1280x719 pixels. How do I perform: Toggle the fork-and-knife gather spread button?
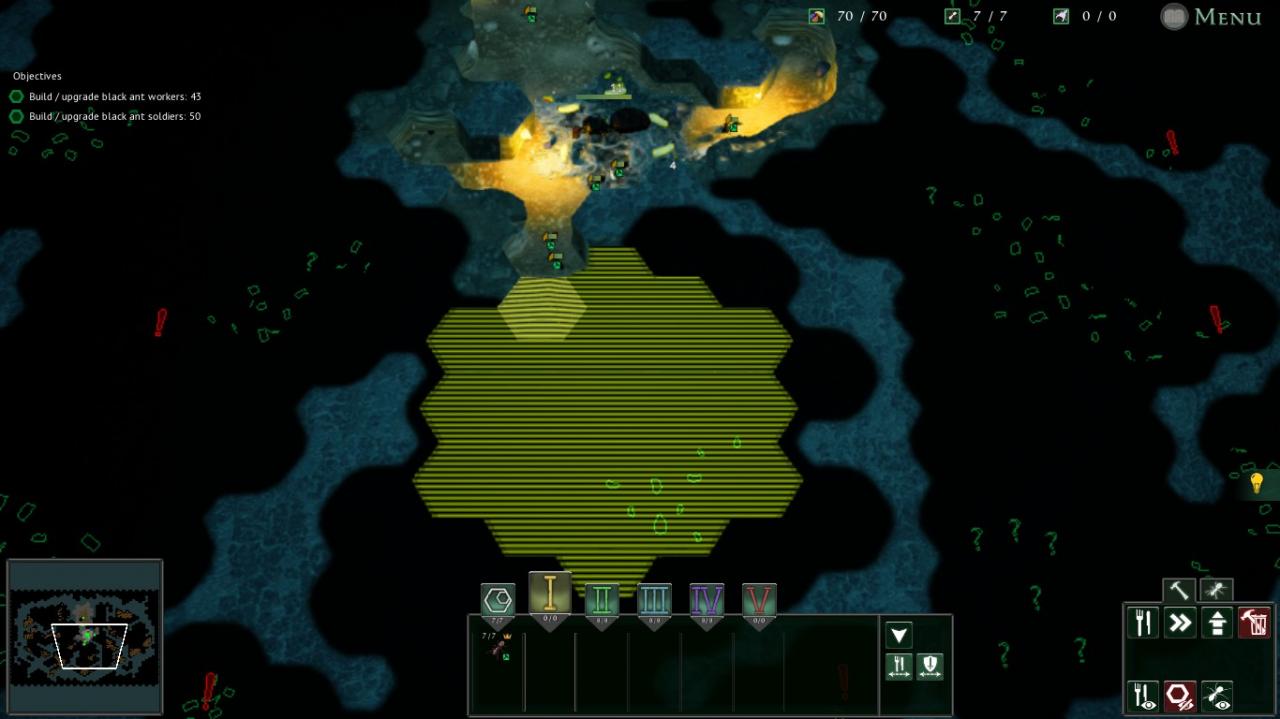899,667
